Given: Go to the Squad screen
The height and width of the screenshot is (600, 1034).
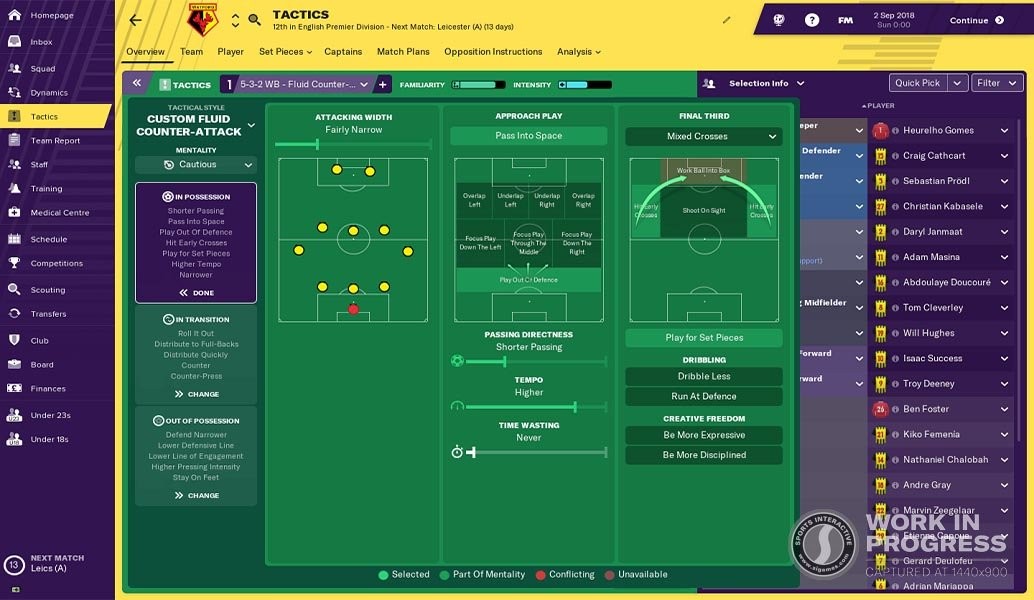Looking at the screenshot, I should coord(42,69).
